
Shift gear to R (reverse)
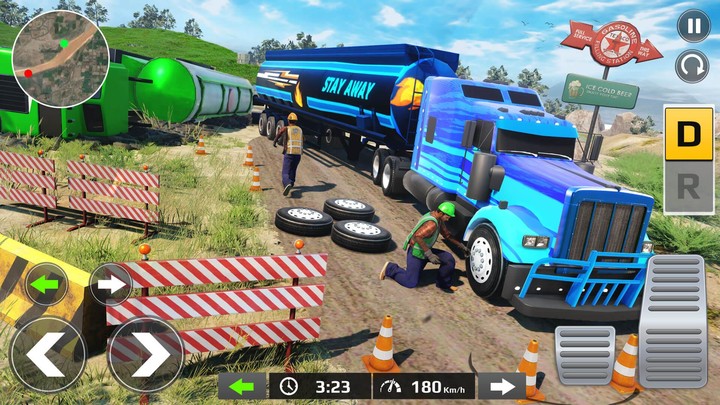(x=689, y=184)
